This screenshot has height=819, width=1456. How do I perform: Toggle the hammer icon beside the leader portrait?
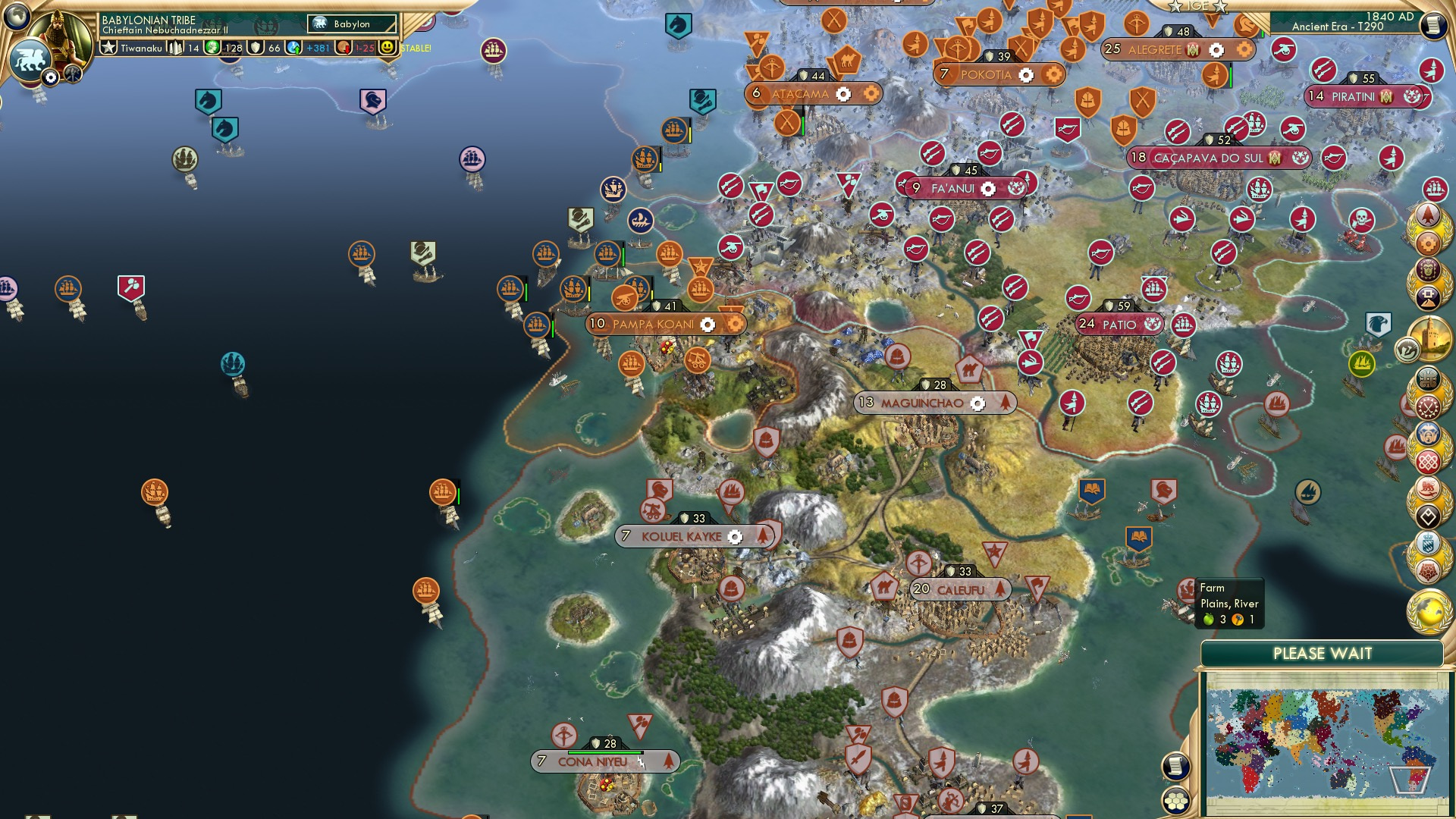72,73
